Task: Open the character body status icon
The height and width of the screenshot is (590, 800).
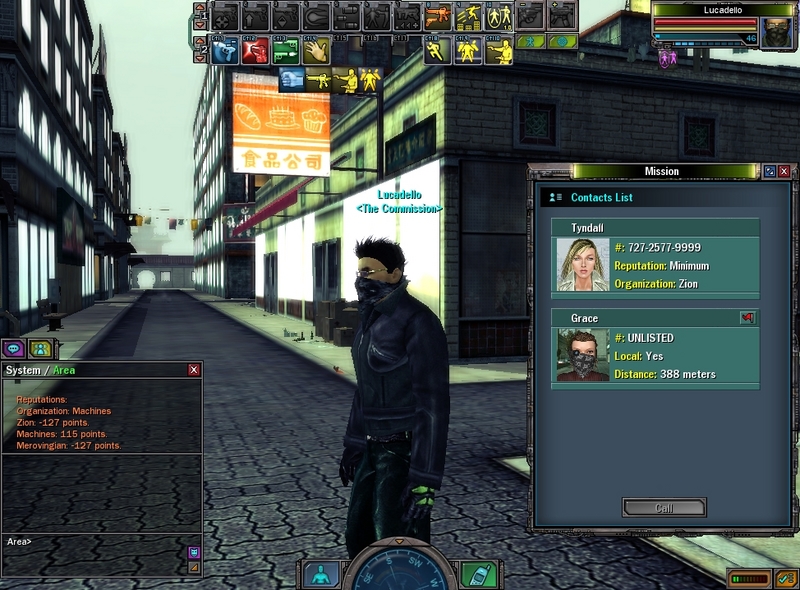Action: [x=320, y=575]
